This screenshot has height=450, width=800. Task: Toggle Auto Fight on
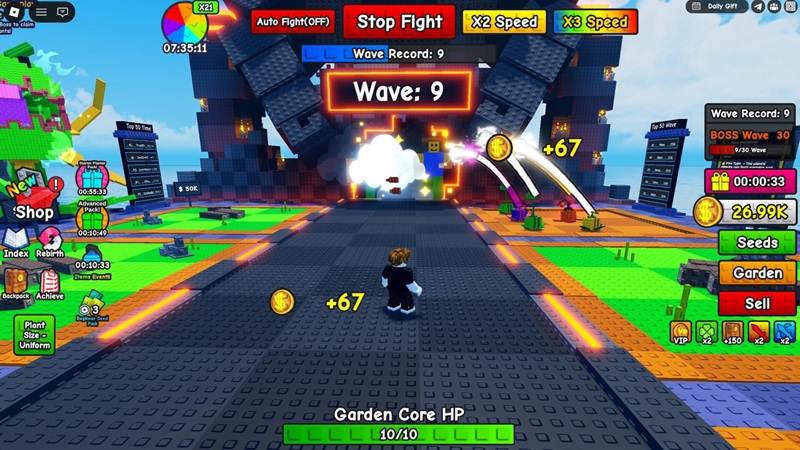(x=293, y=21)
